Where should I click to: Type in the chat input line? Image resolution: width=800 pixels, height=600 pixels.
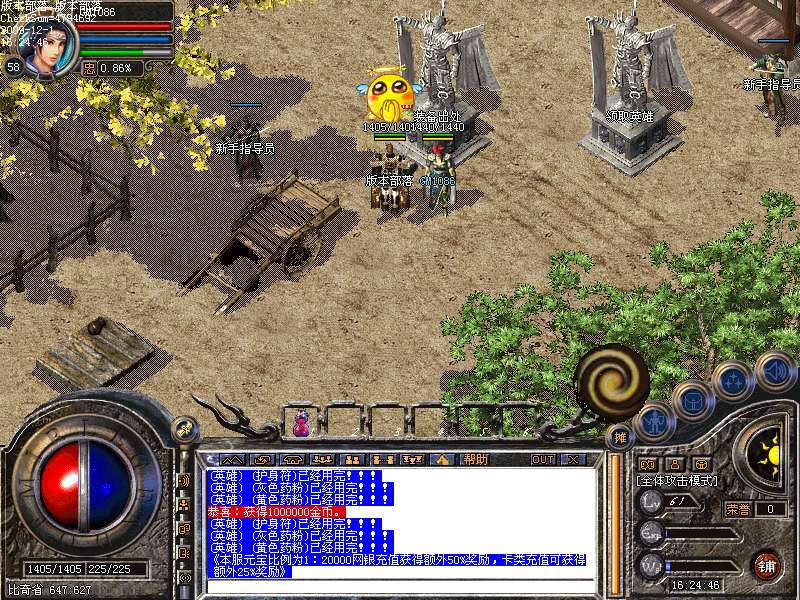point(400,586)
